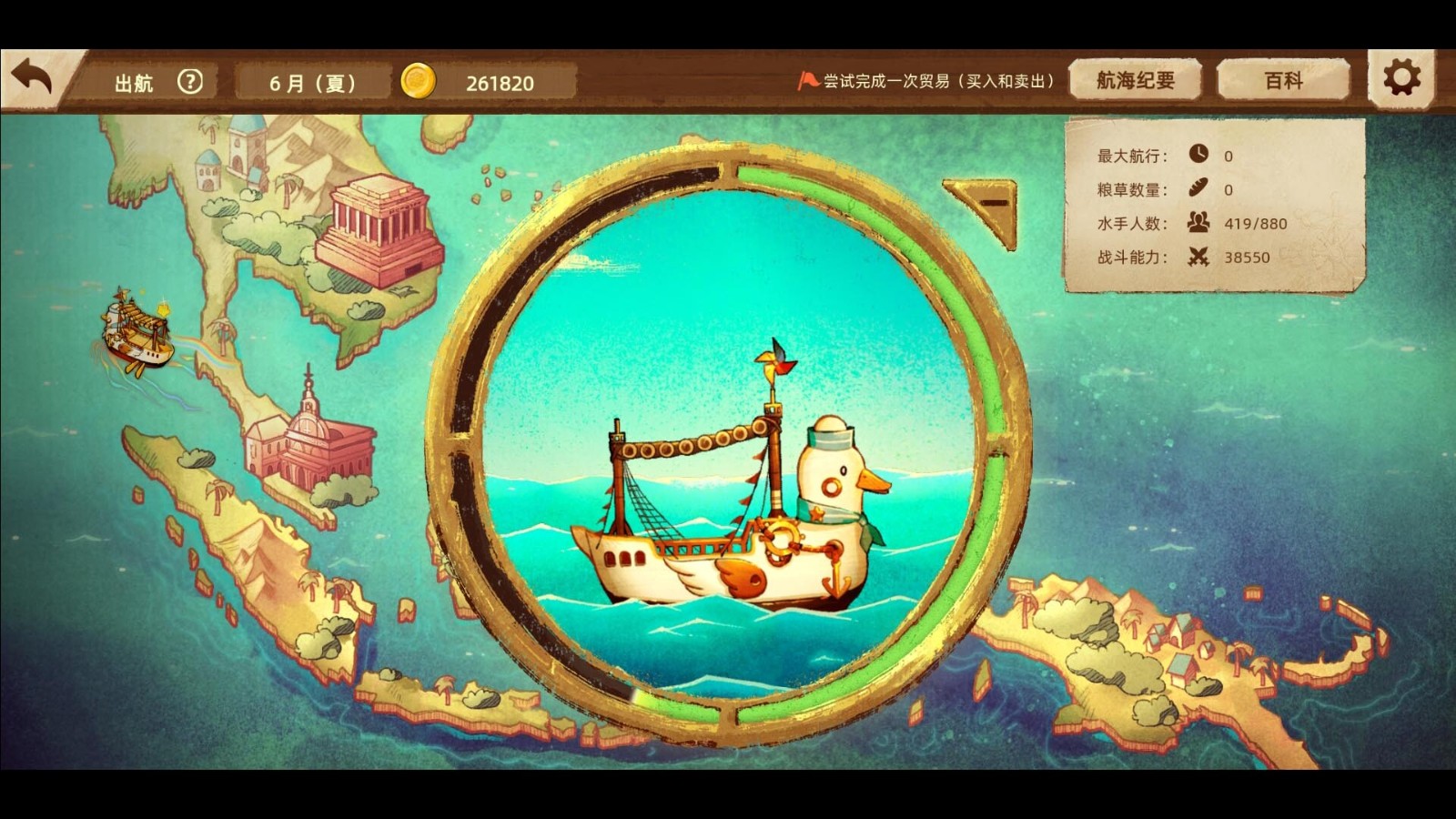Open the settings gear in the top-right

click(x=1402, y=79)
